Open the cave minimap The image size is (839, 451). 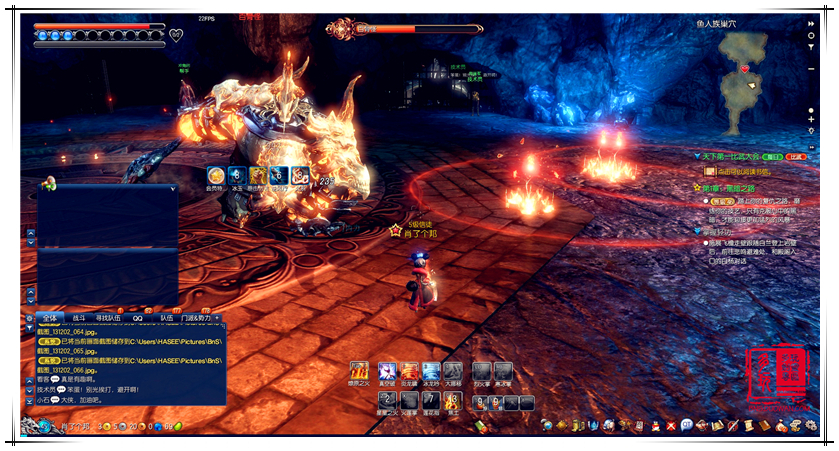point(752,70)
